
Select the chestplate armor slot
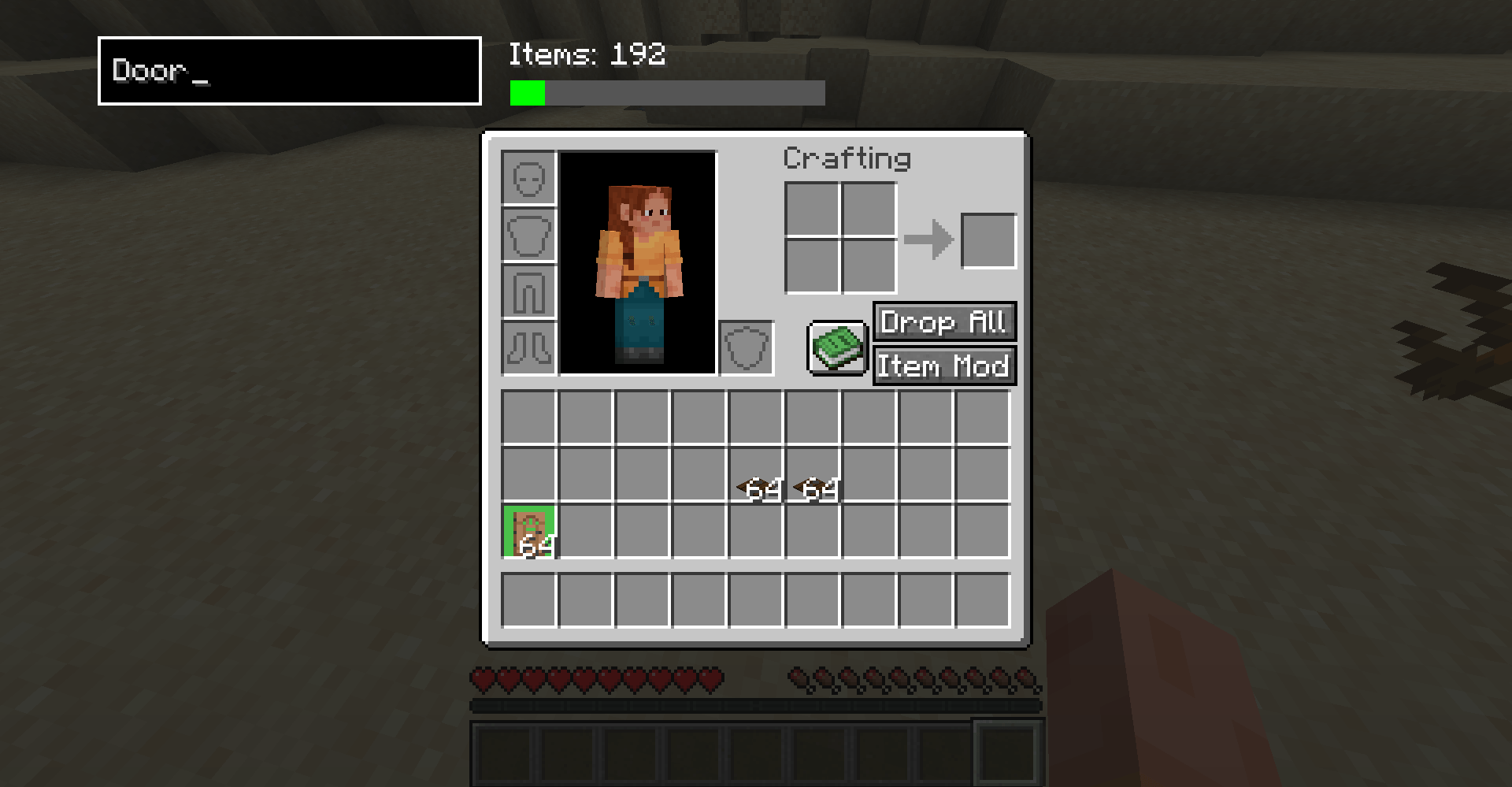tap(528, 233)
